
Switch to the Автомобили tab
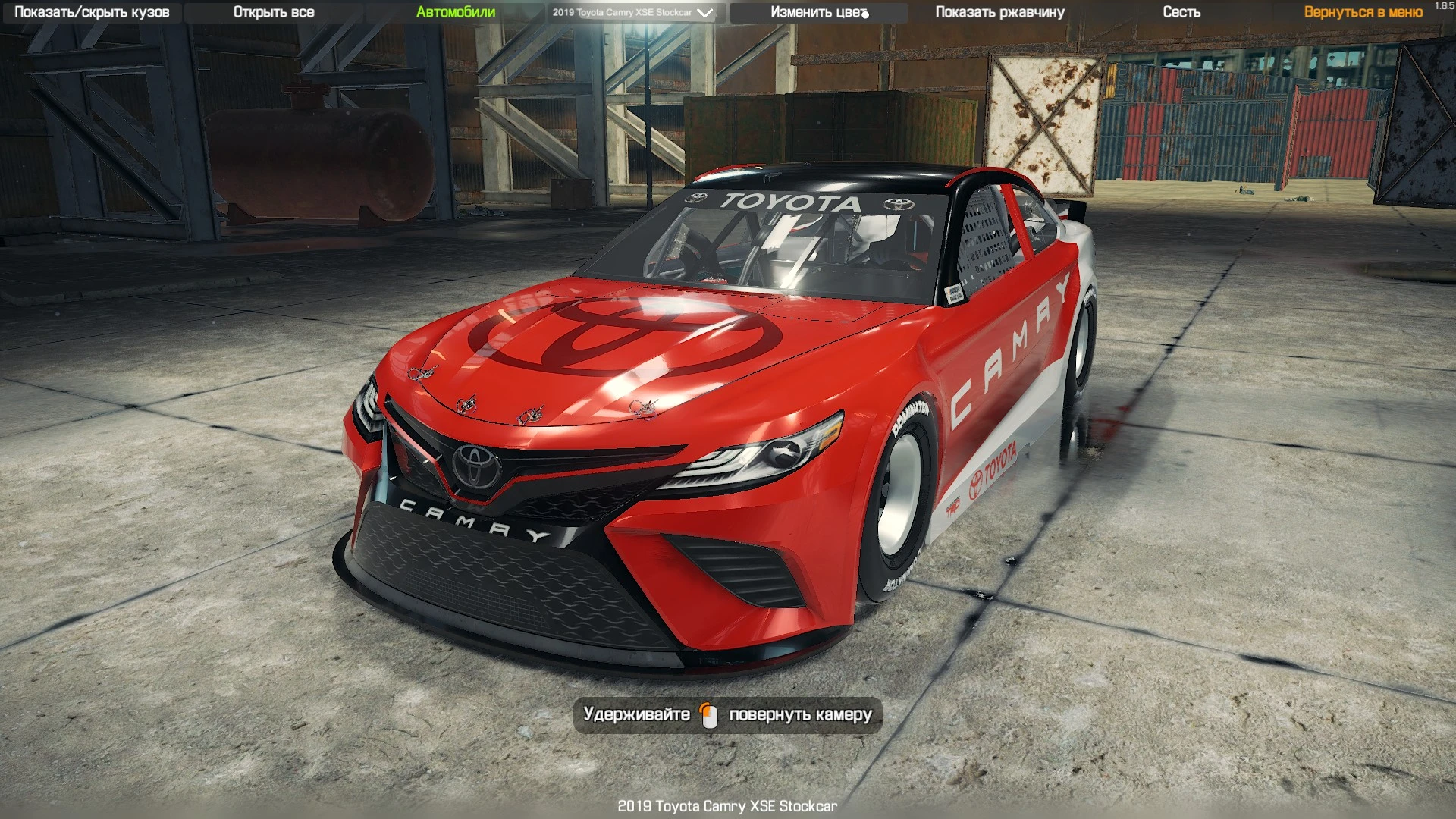[x=455, y=11]
